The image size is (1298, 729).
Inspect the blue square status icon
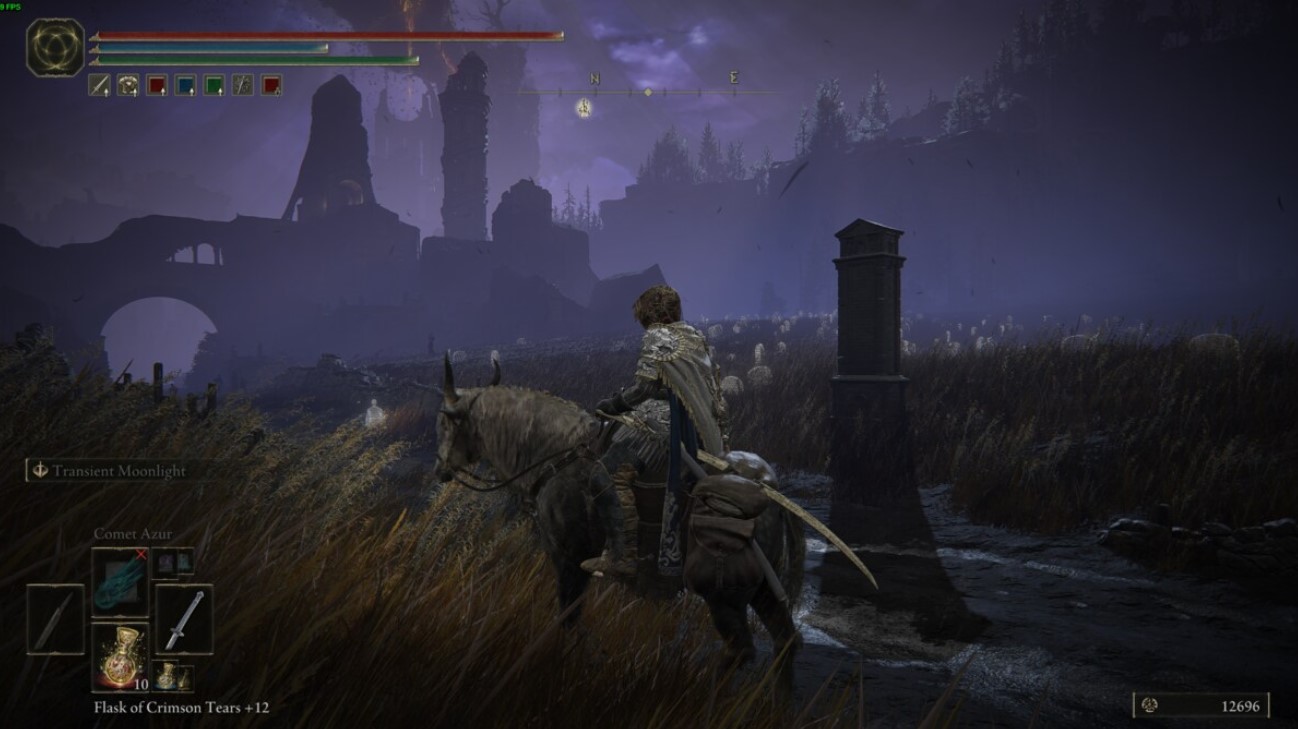[x=186, y=86]
